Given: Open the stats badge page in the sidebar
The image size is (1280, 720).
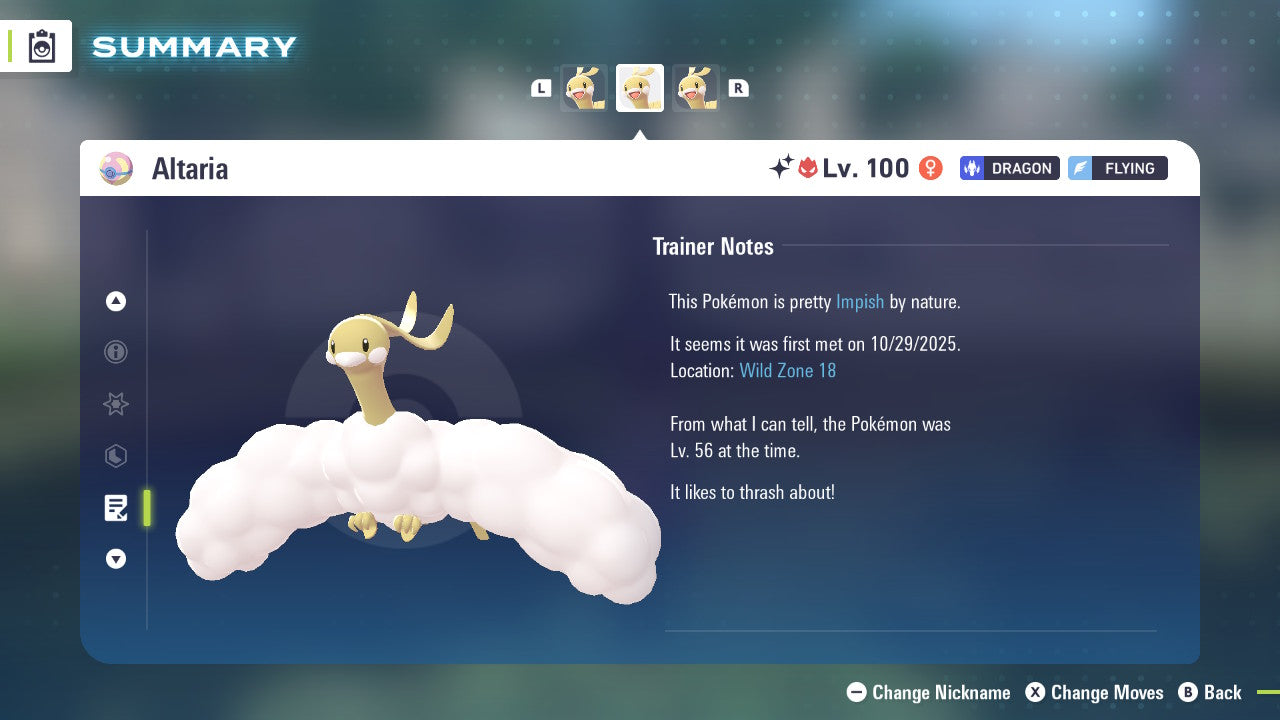Looking at the screenshot, I should (x=116, y=456).
